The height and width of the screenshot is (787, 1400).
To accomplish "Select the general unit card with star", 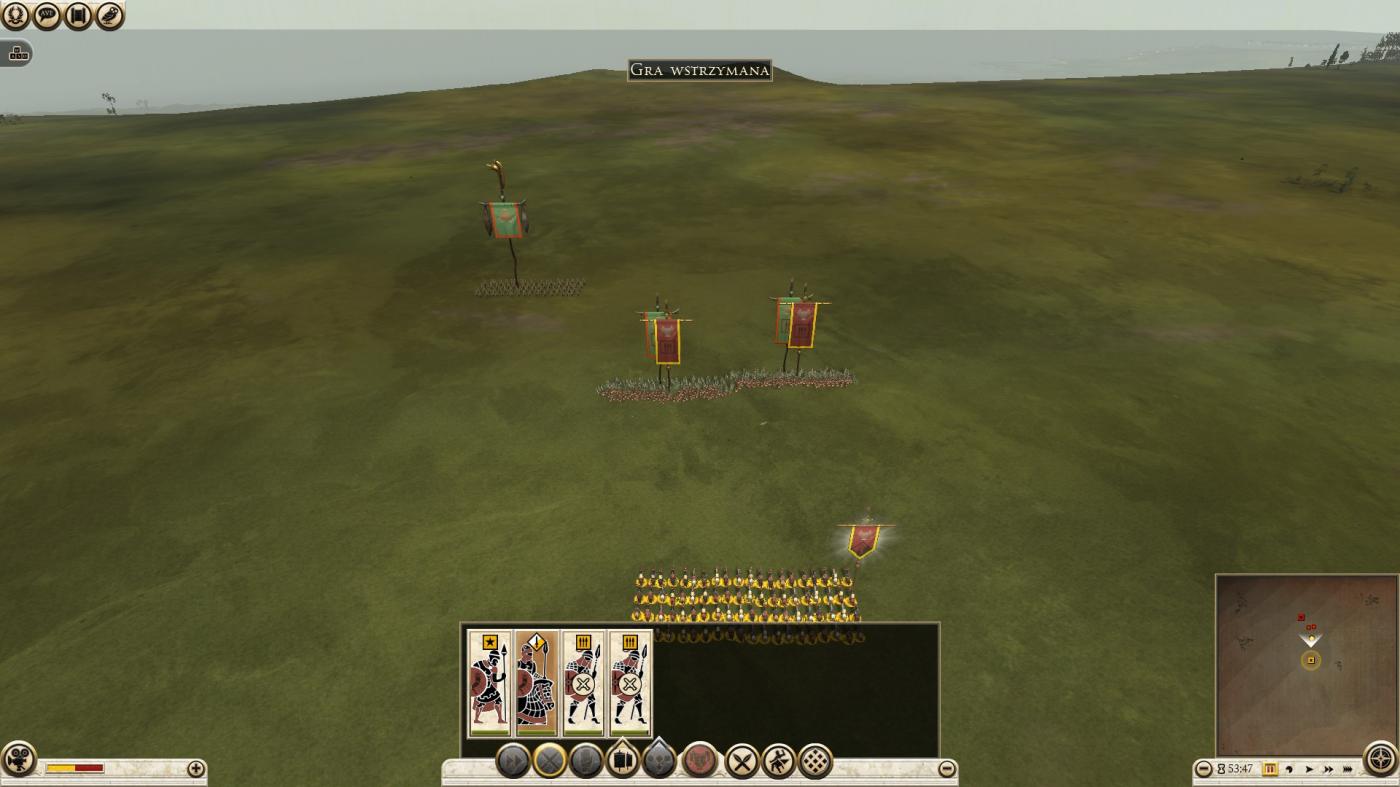I will [490, 684].
